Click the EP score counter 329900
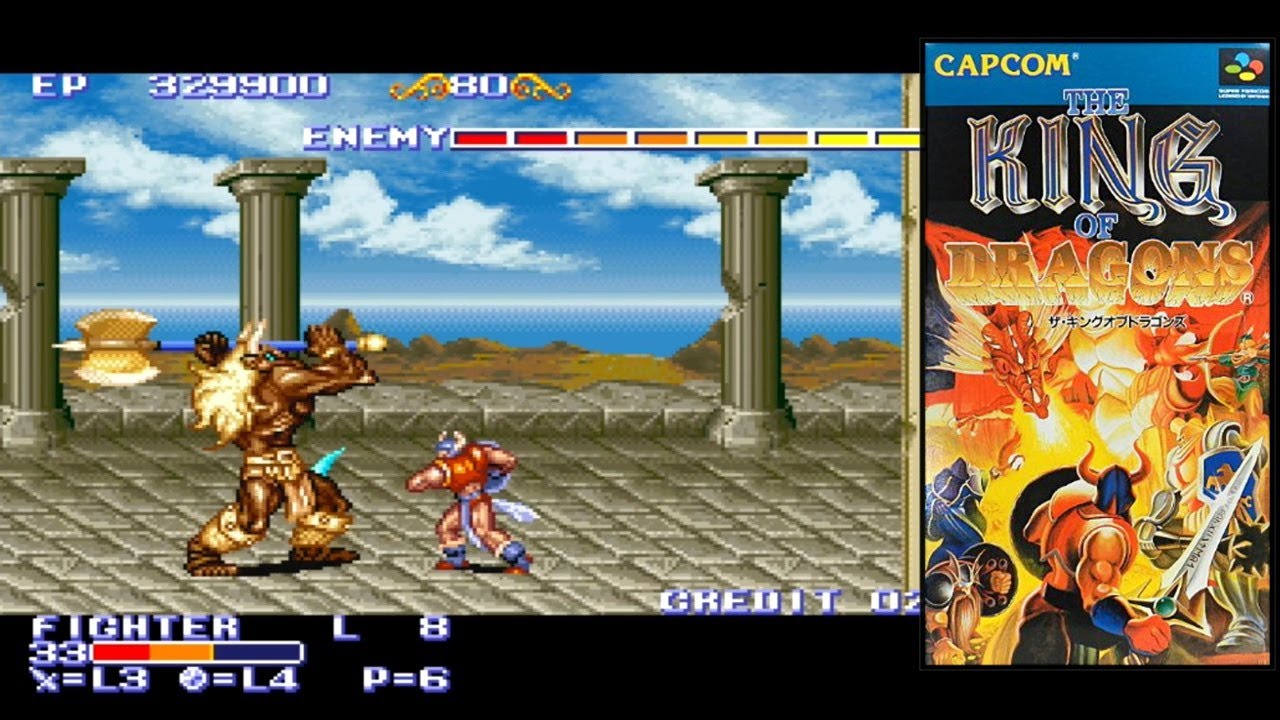This screenshot has height=720, width=1280. point(230,87)
